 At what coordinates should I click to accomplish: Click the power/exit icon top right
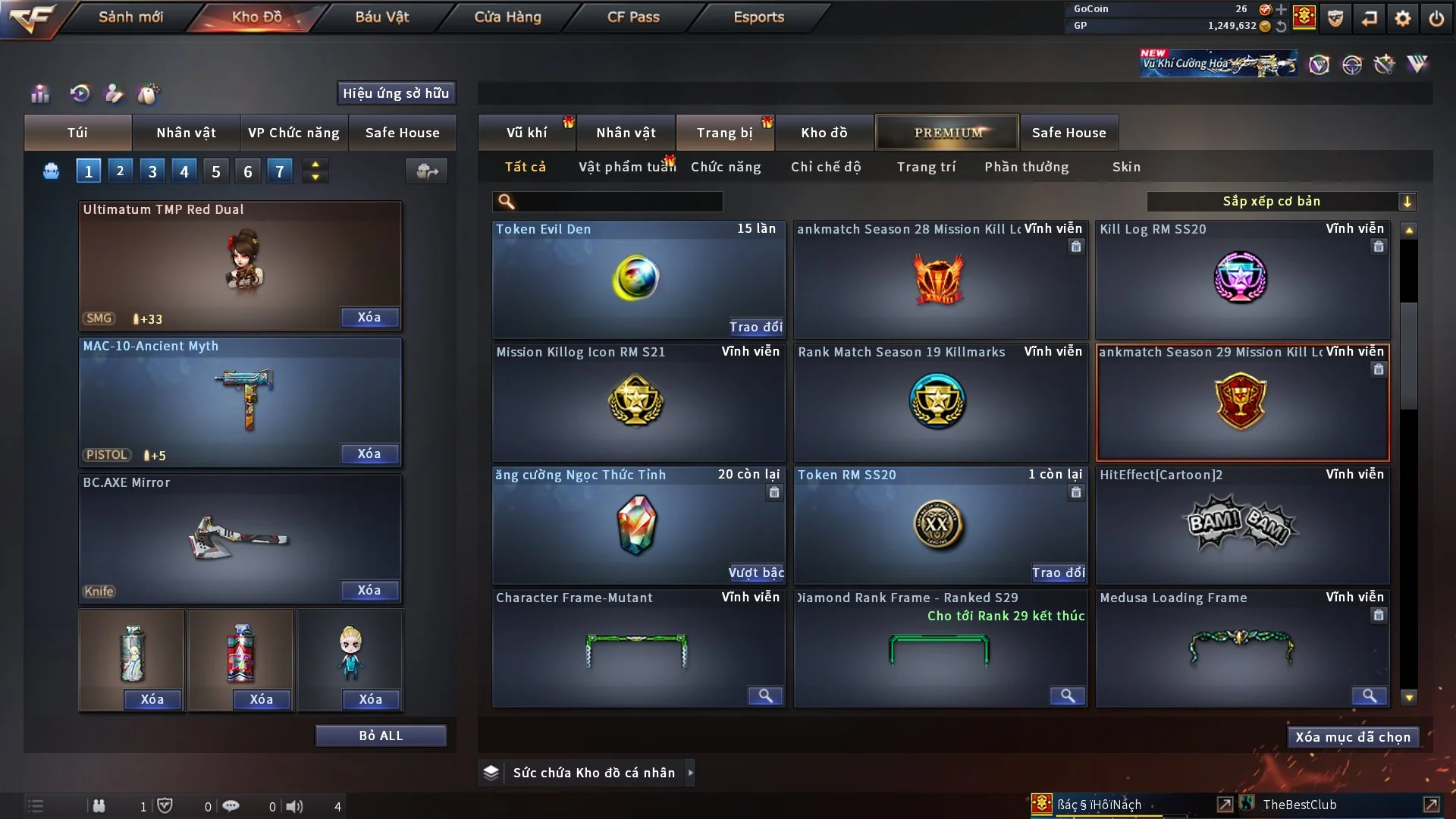pyautogui.click(x=1436, y=19)
